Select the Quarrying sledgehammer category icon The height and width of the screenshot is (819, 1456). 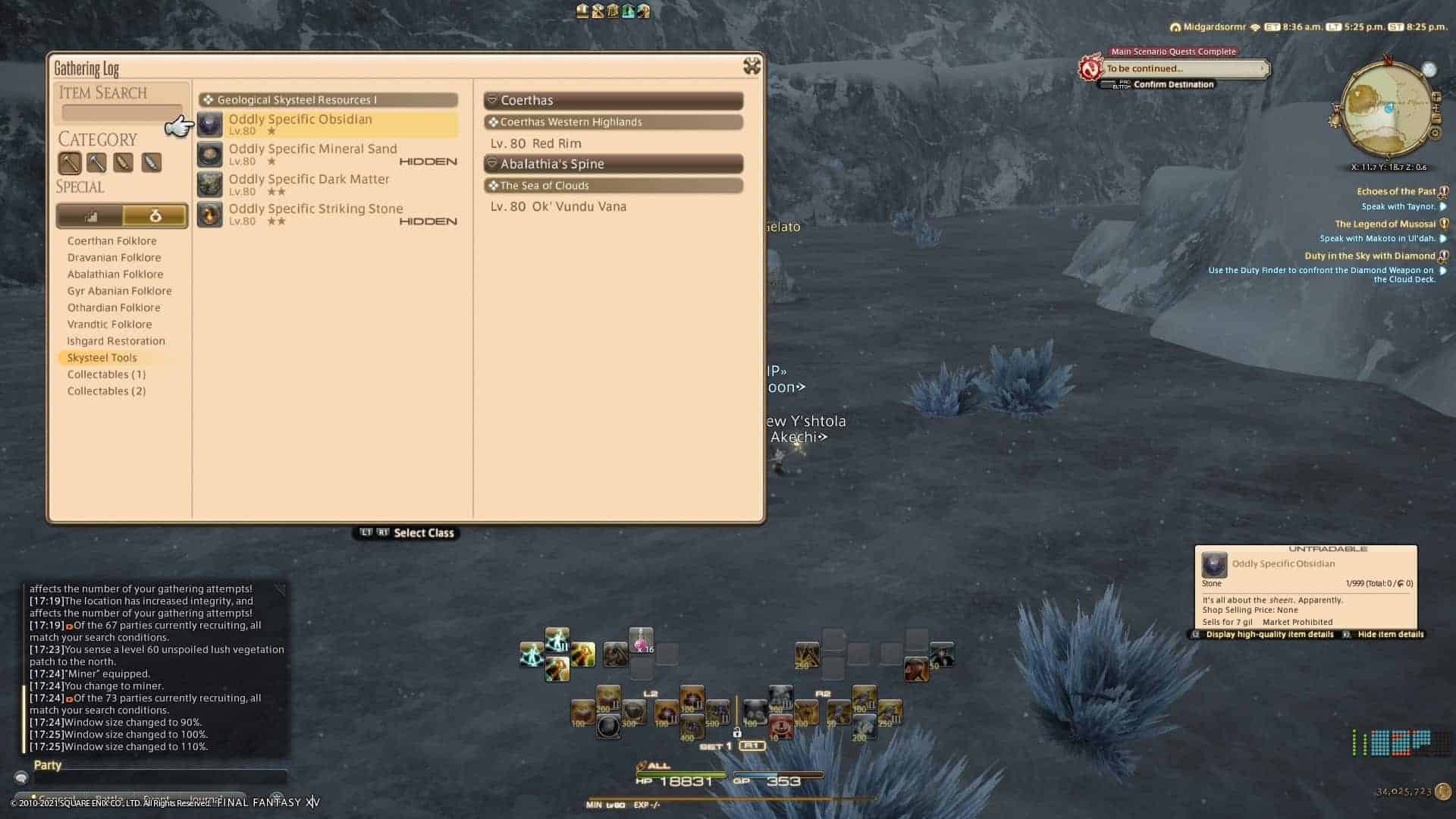pos(97,163)
